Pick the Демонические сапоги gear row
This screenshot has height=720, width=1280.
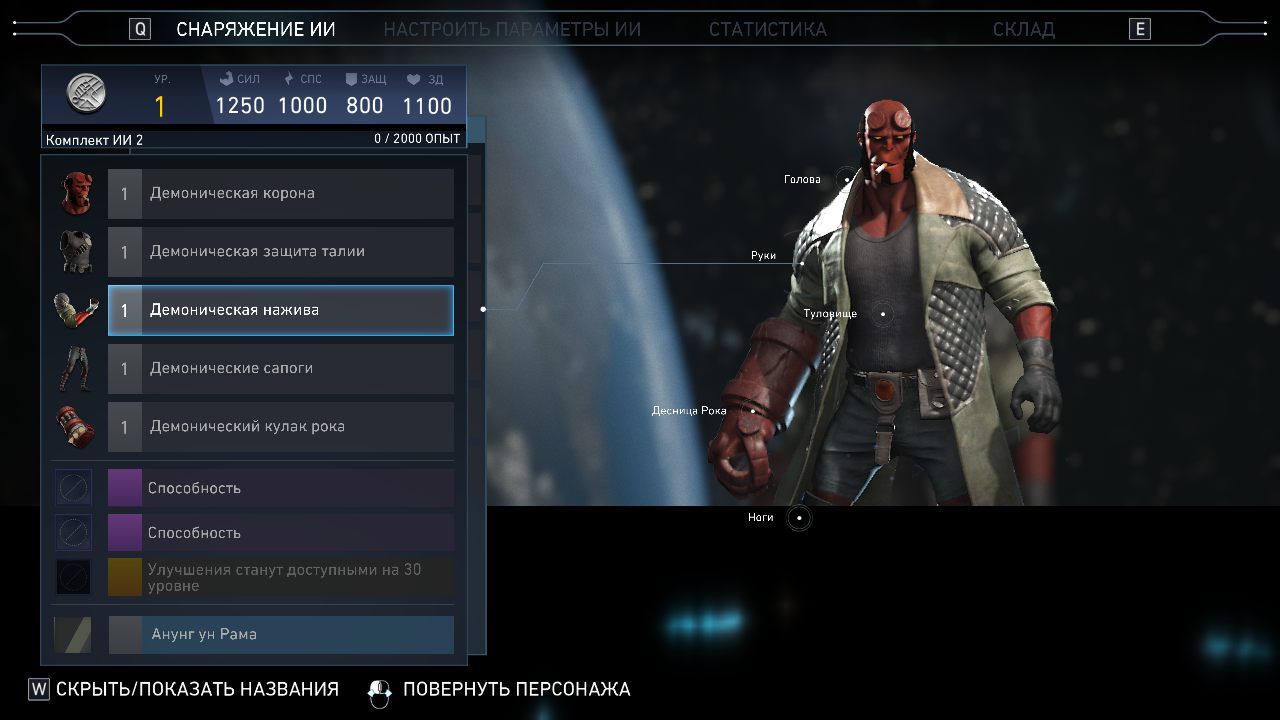pyautogui.click(x=280, y=368)
